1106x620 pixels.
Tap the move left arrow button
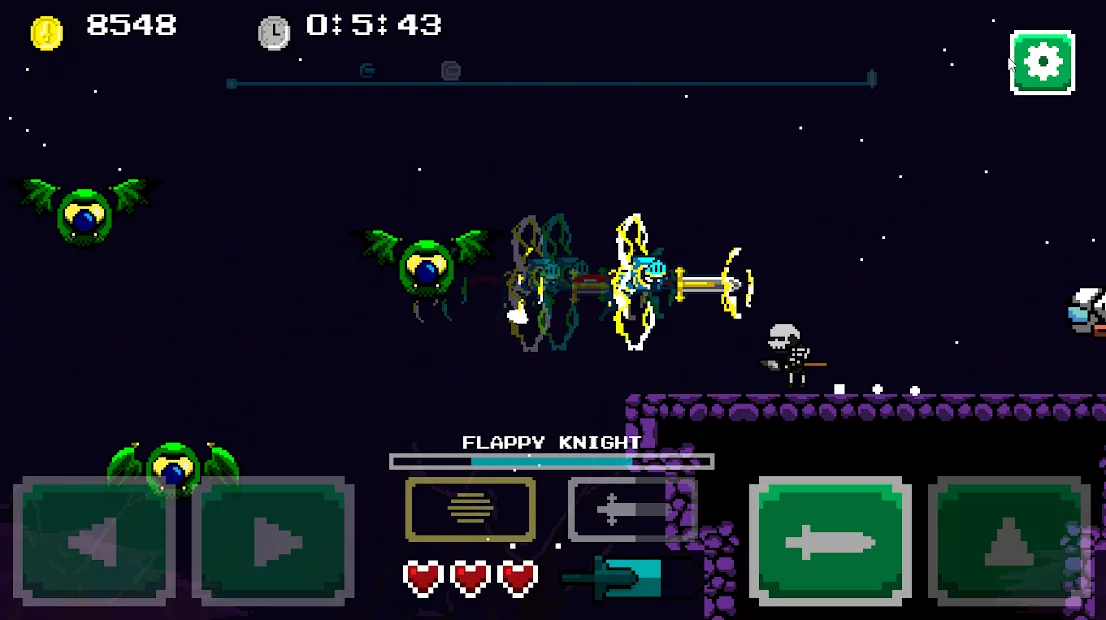pos(94,543)
